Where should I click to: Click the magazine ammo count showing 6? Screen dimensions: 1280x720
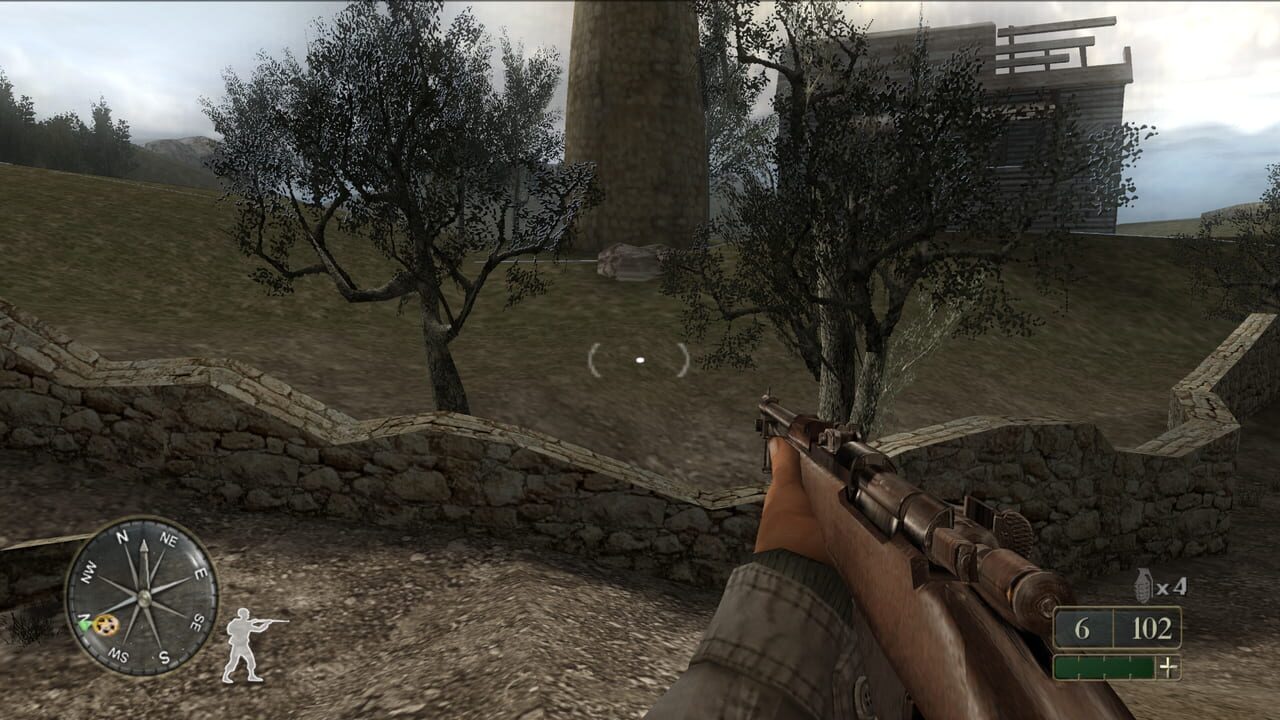pos(1081,628)
